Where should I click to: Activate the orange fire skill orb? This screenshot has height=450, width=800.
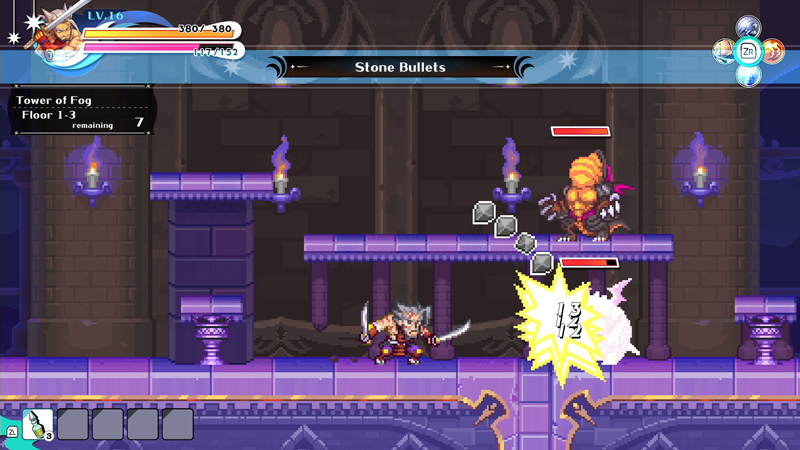click(772, 50)
